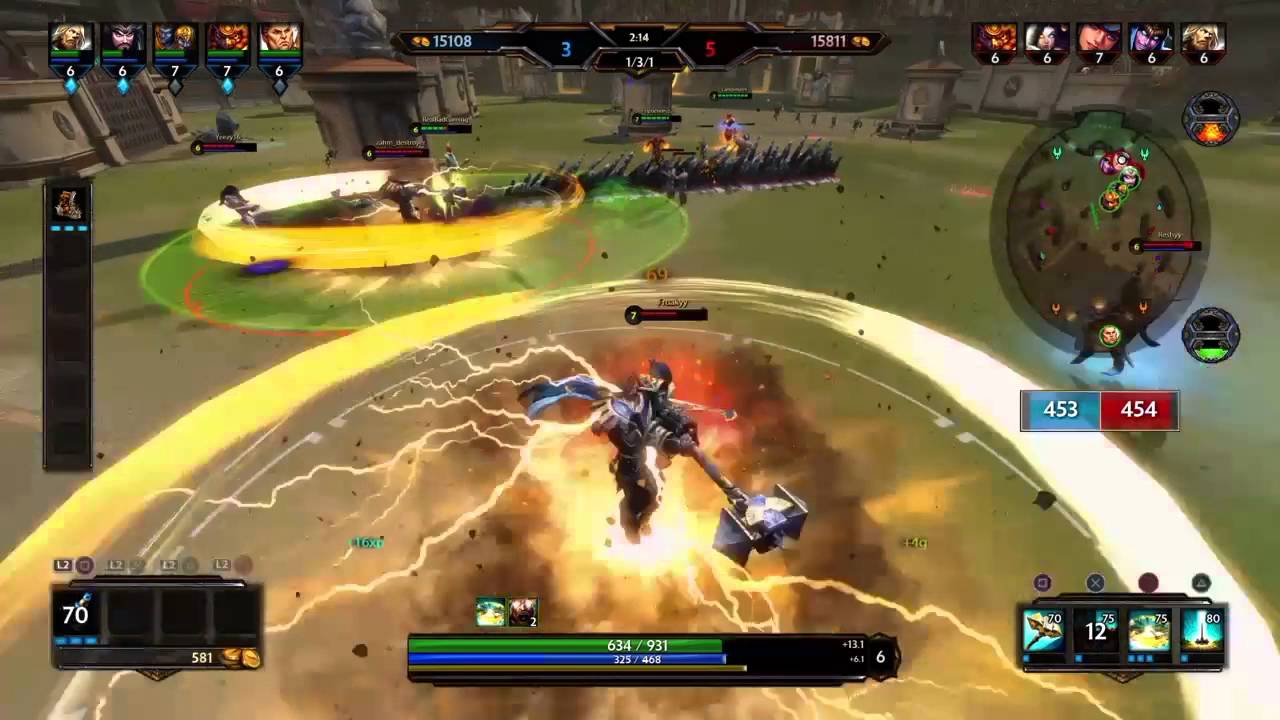The height and width of the screenshot is (720, 1280).
Task: Click the leftmost ally god portrait
Action: (71, 40)
